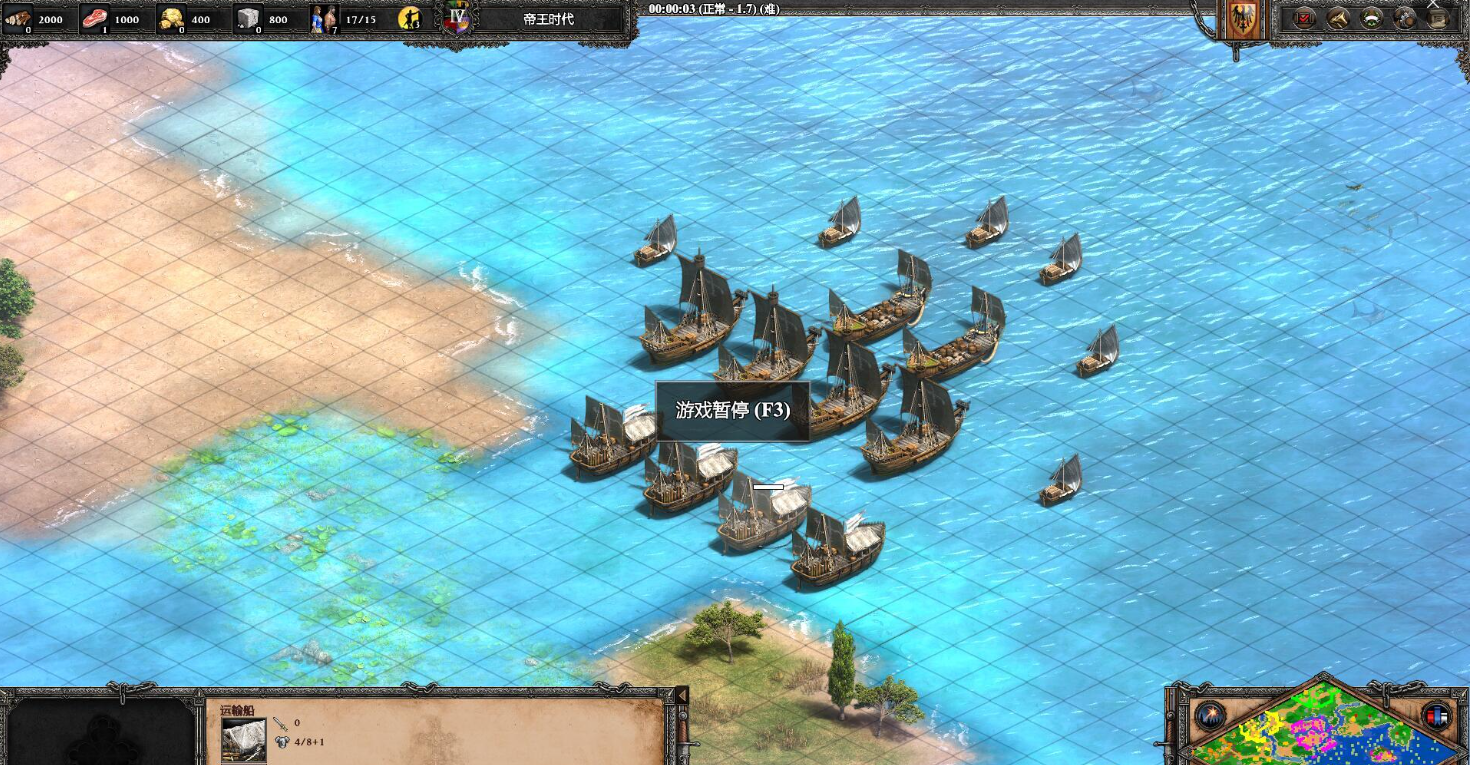The image size is (1470, 765).
Task: Click the gold resource icon
Action: pos(173,18)
